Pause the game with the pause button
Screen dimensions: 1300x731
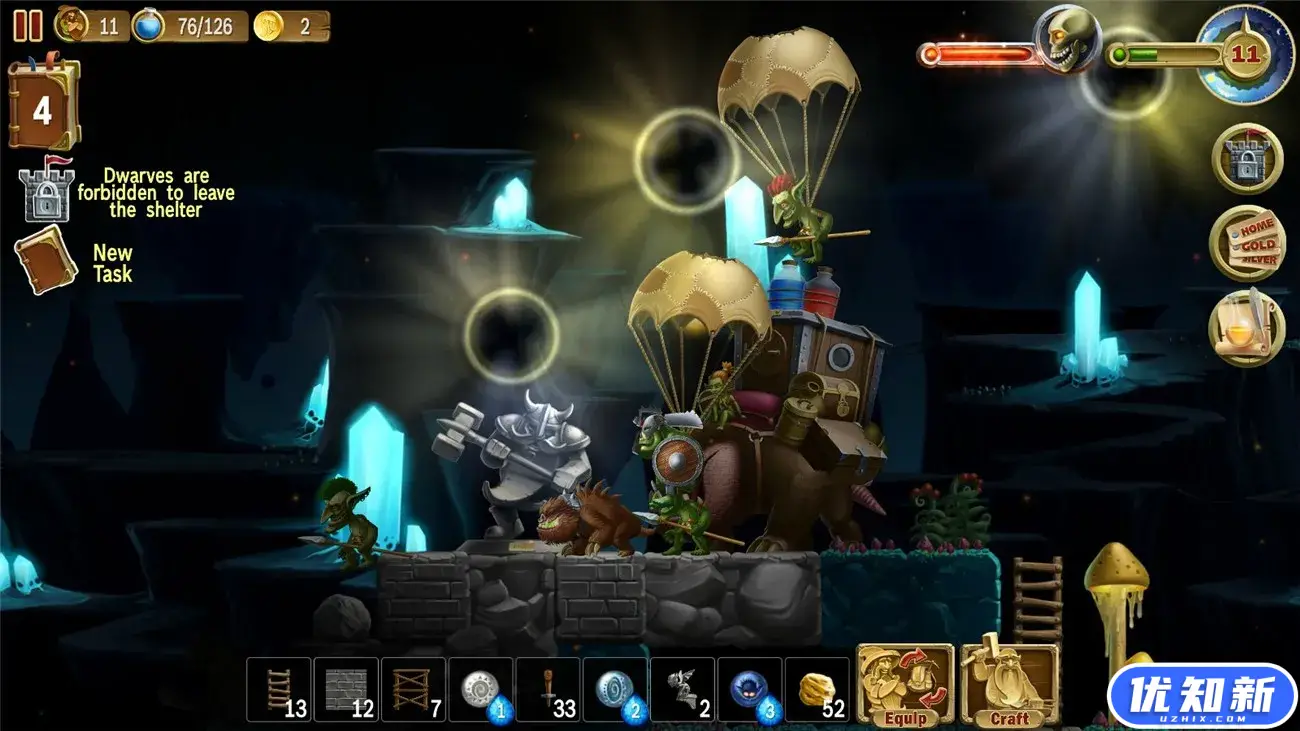point(27,26)
